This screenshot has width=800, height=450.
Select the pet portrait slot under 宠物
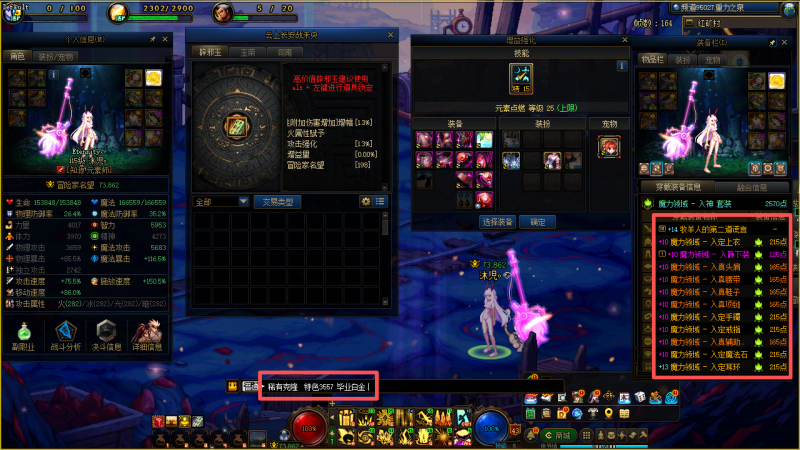(x=607, y=147)
